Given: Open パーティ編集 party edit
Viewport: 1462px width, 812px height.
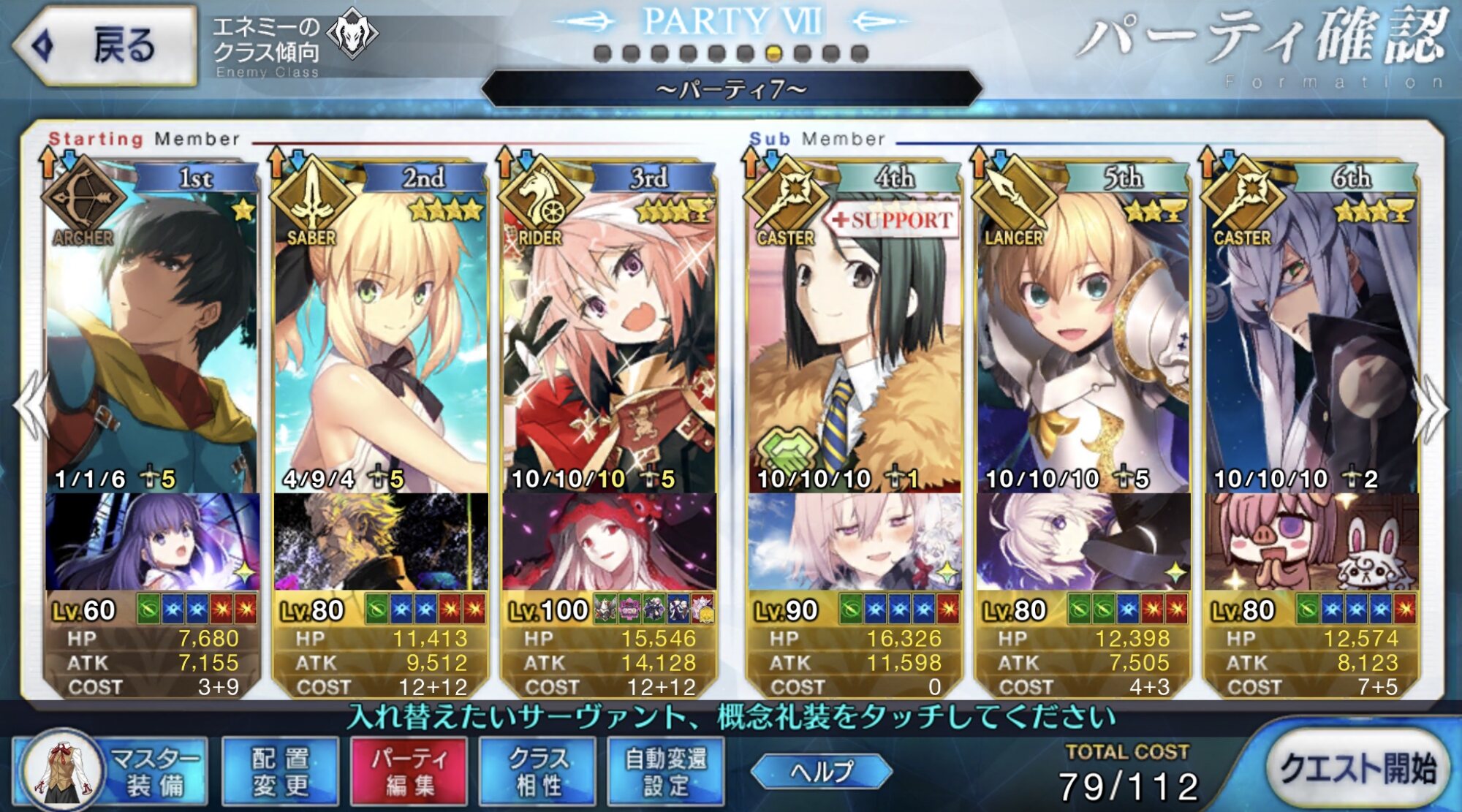Looking at the screenshot, I should (409, 772).
